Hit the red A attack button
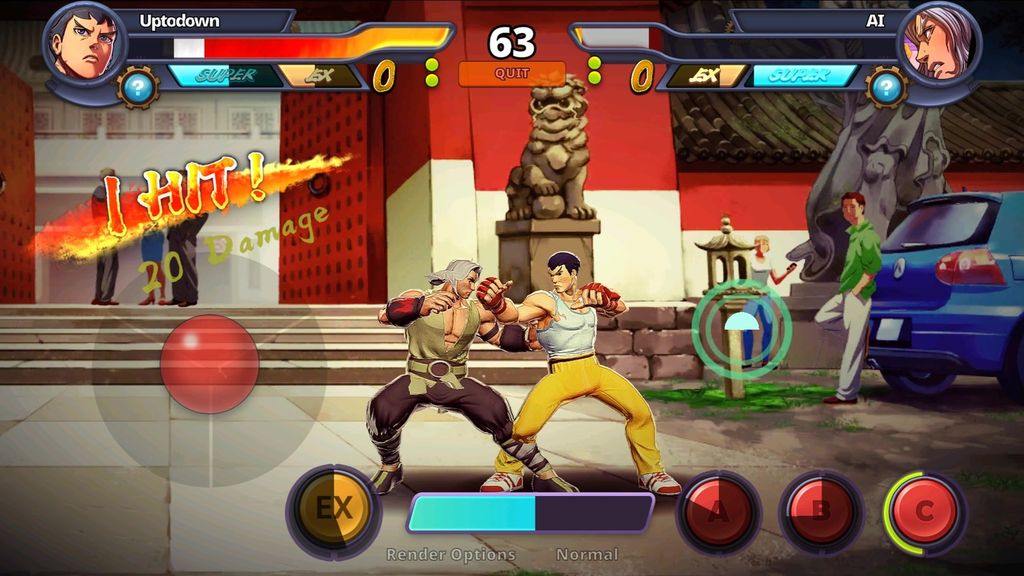 tap(718, 512)
